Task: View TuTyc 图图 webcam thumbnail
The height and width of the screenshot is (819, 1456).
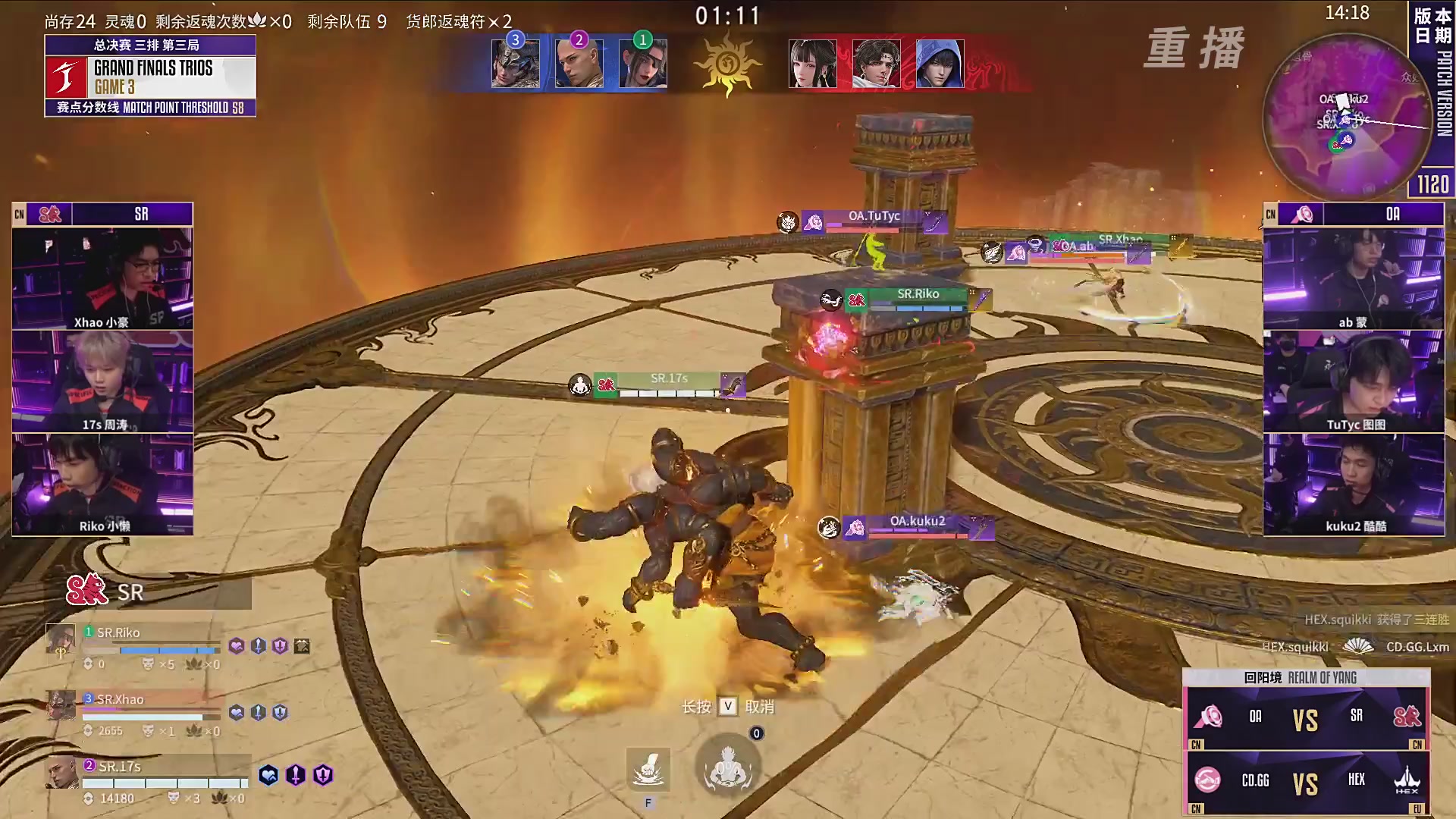Action: point(1354,381)
